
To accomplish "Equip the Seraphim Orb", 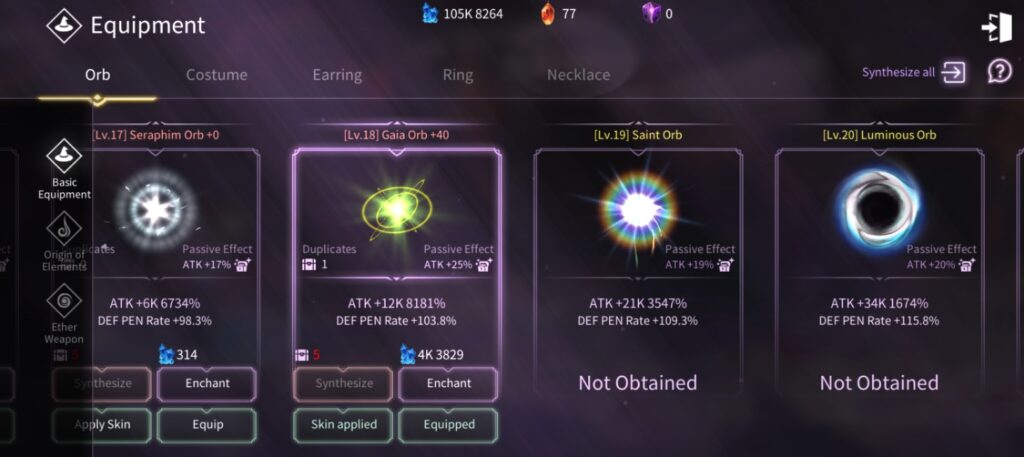I will (x=207, y=424).
